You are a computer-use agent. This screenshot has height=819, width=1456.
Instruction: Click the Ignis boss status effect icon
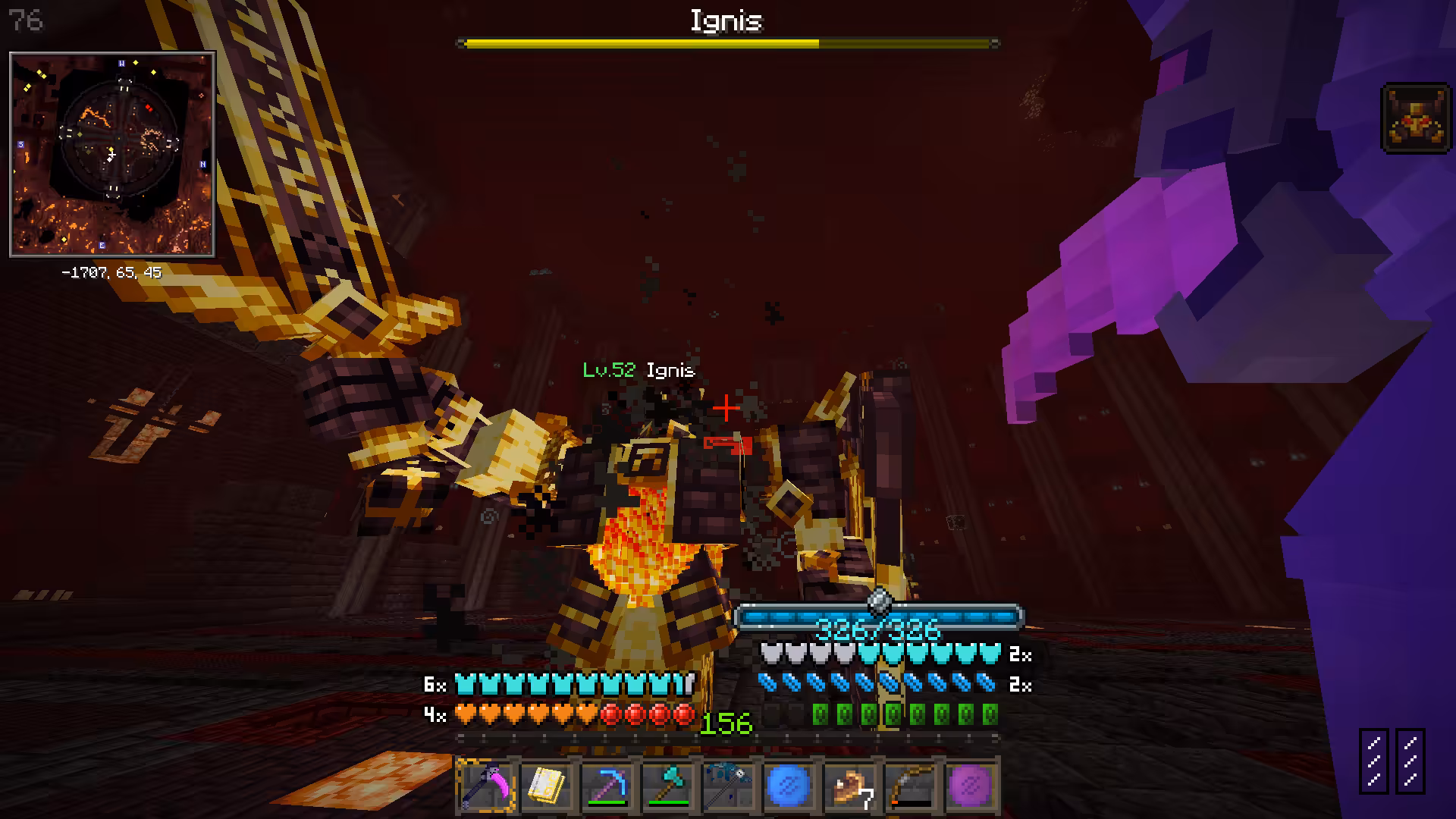pyautogui.click(x=1415, y=118)
